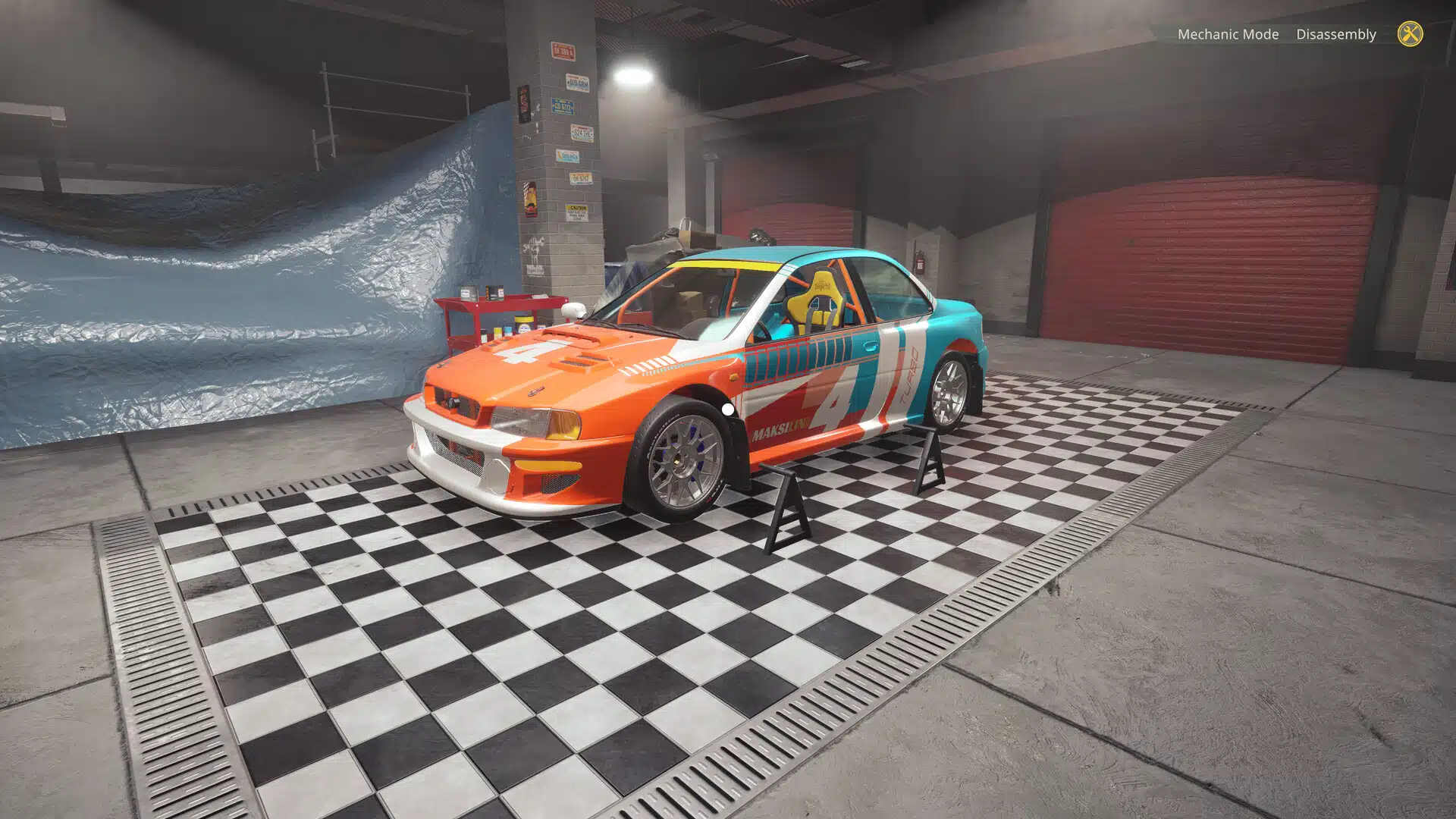Click the license plates on the pillar
The height and width of the screenshot is (819, 1456).
[x=565, y=106]
